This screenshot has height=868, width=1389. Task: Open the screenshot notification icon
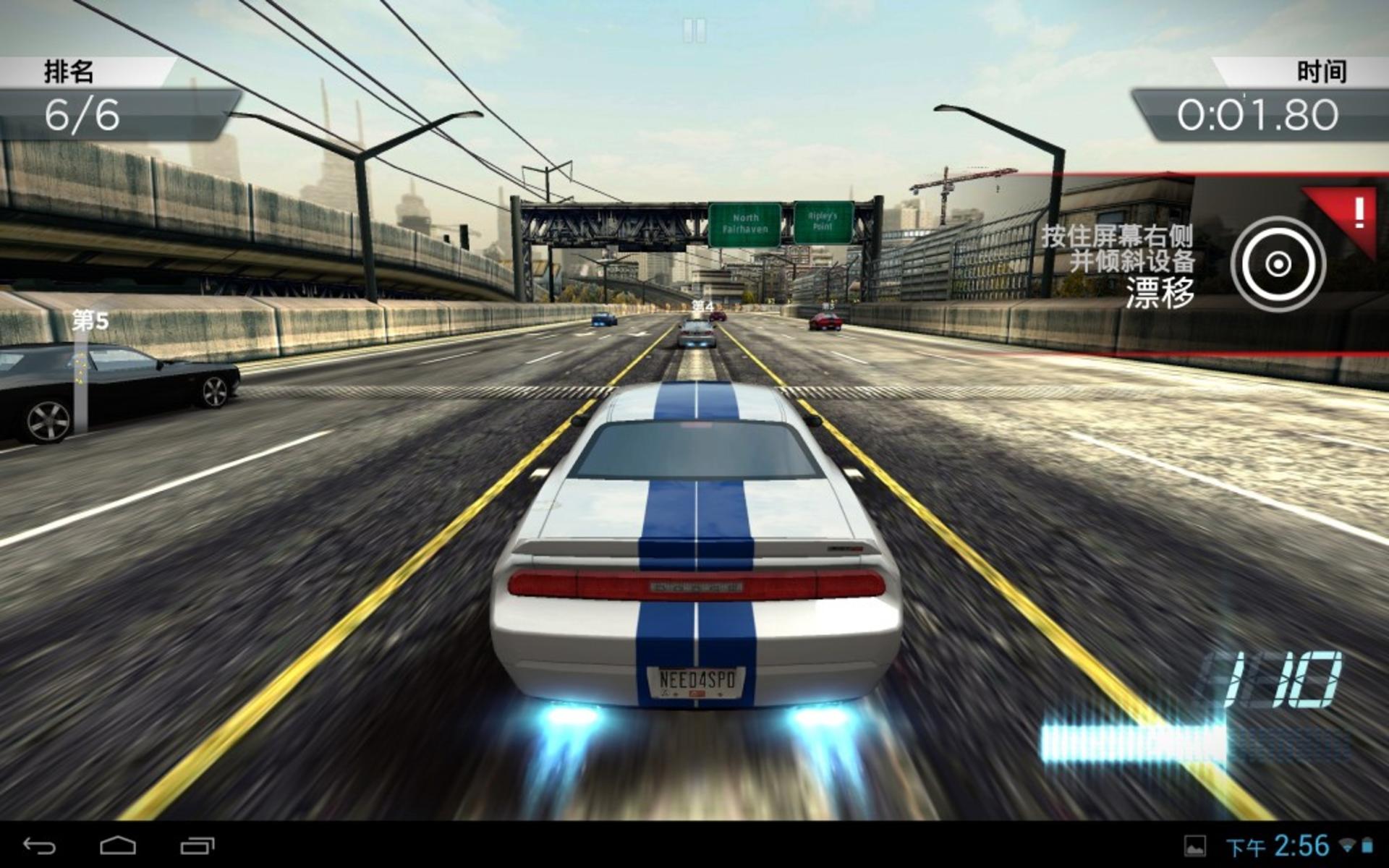(x=1194, y=846)
